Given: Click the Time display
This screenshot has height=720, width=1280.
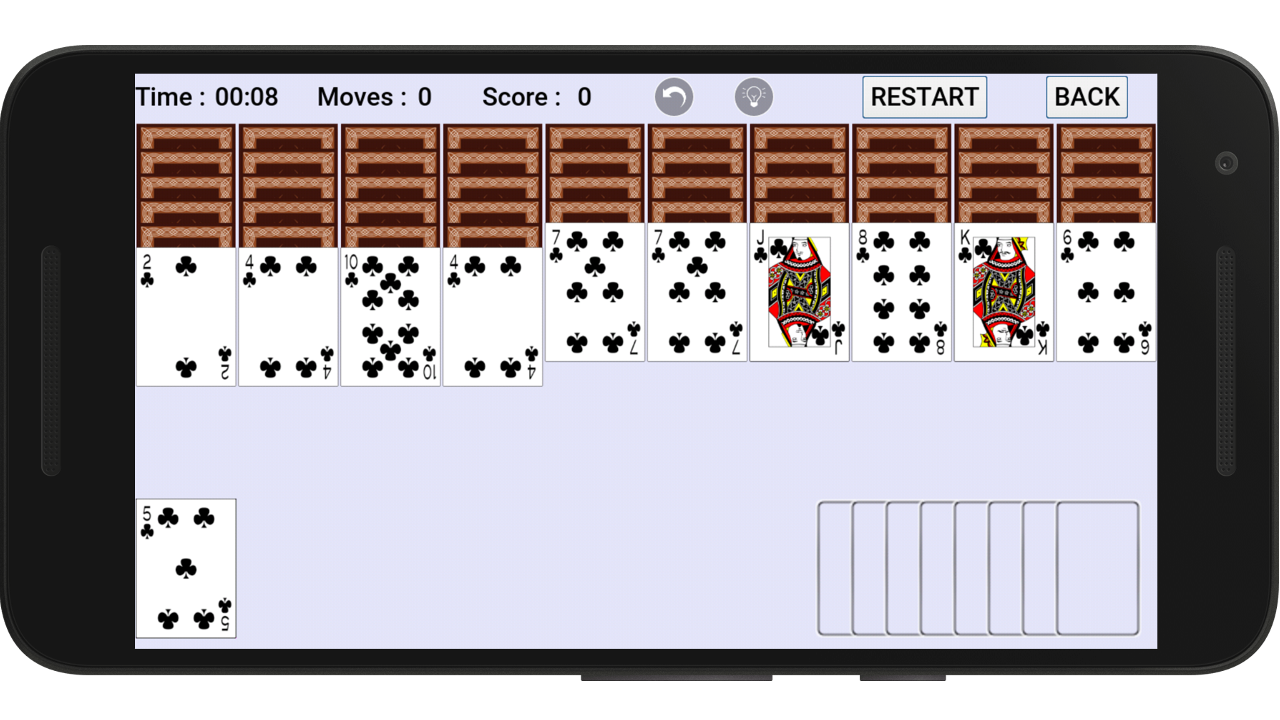Looking at the screenshot, I should tap(207, 97).
